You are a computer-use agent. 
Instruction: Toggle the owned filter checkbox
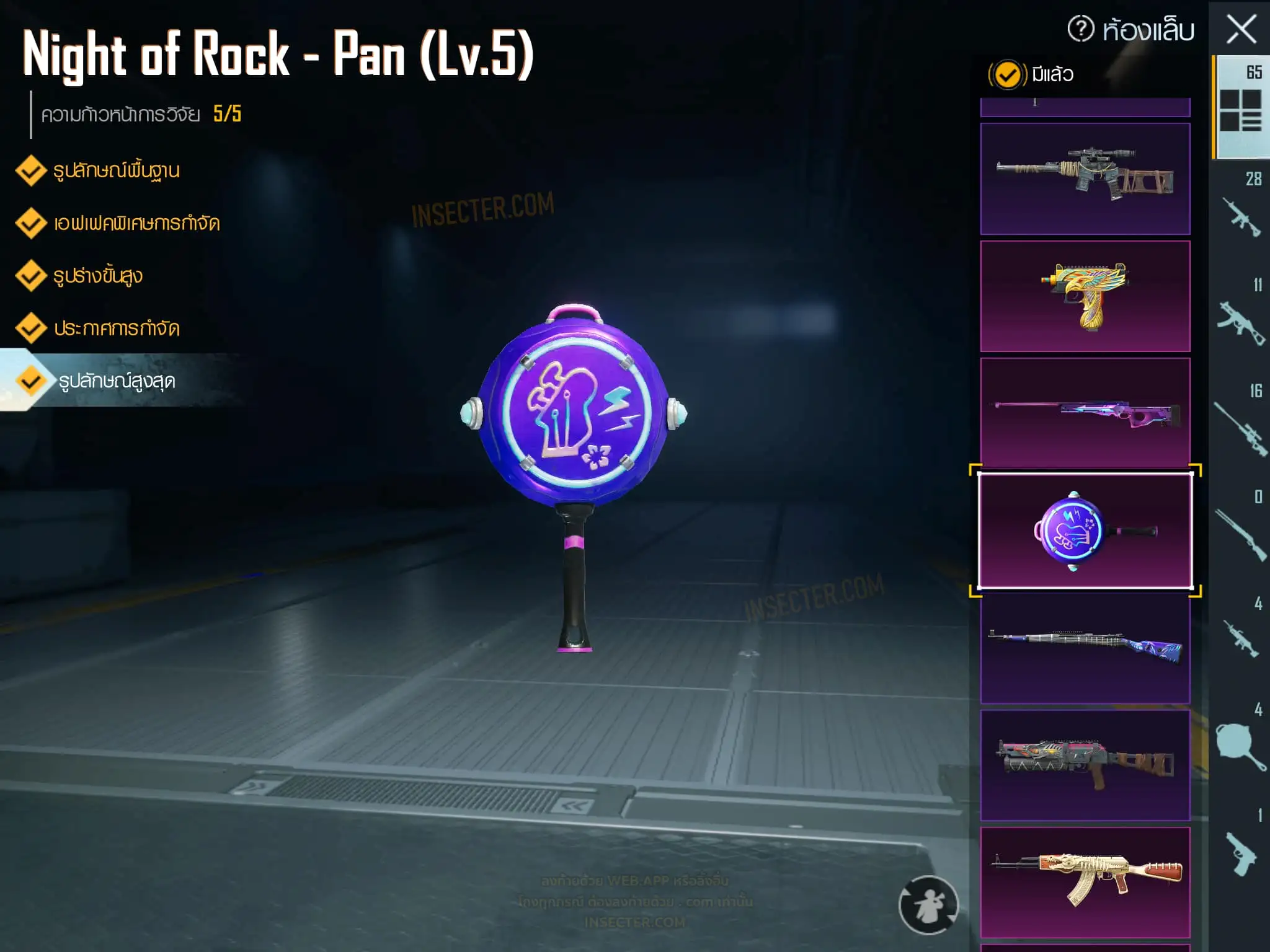tap(1007, 75)
